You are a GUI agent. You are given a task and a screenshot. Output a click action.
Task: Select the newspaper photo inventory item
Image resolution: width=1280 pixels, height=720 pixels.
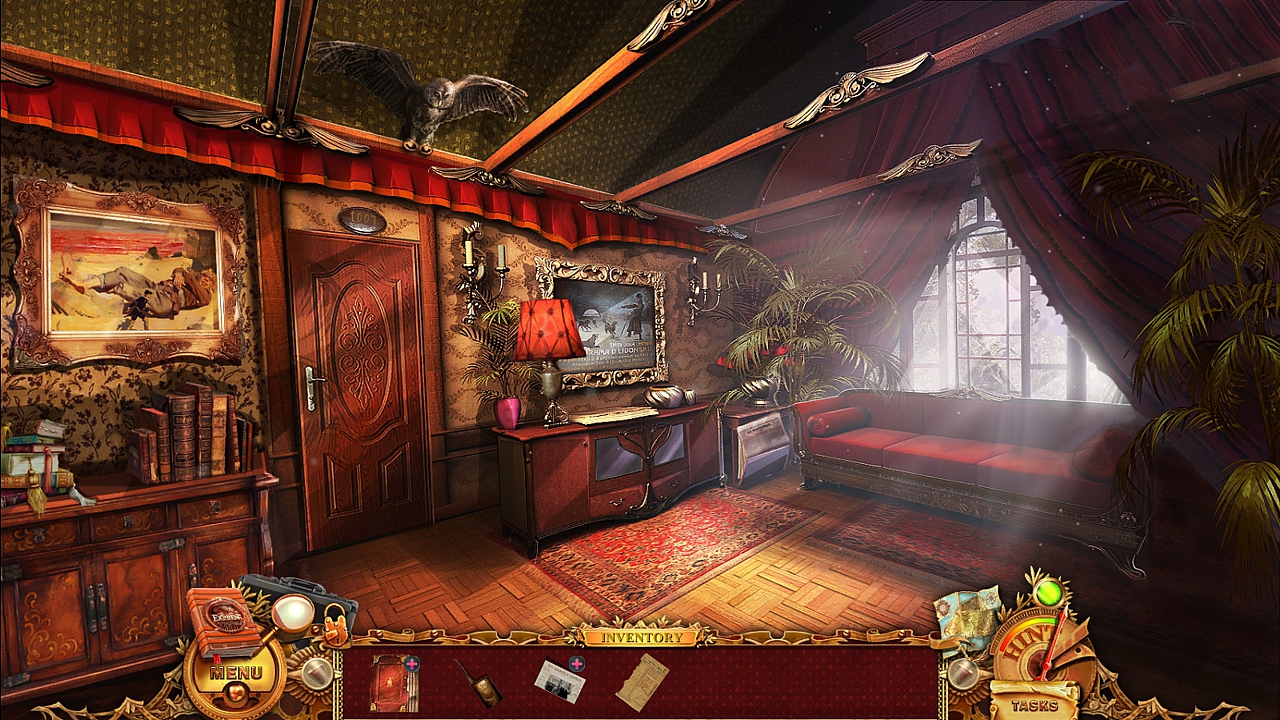tap(558, 681)
